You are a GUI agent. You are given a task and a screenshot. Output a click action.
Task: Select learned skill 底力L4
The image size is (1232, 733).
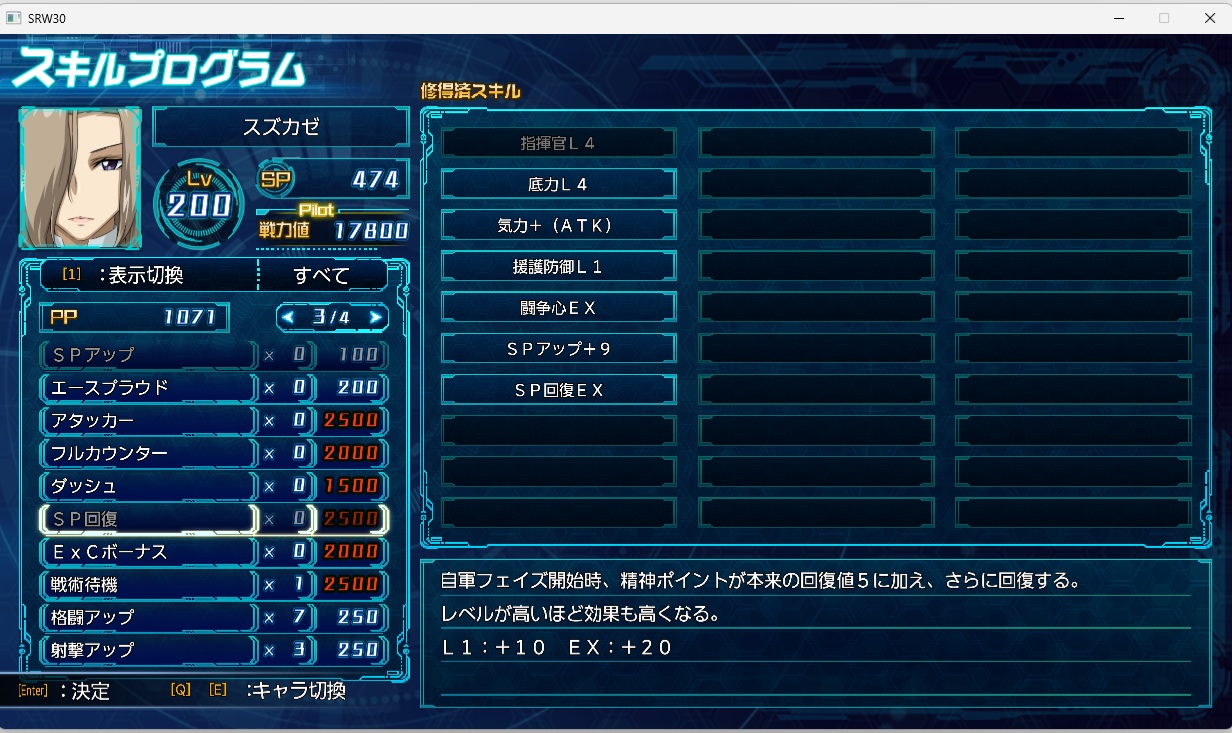(x=558, y=184)
